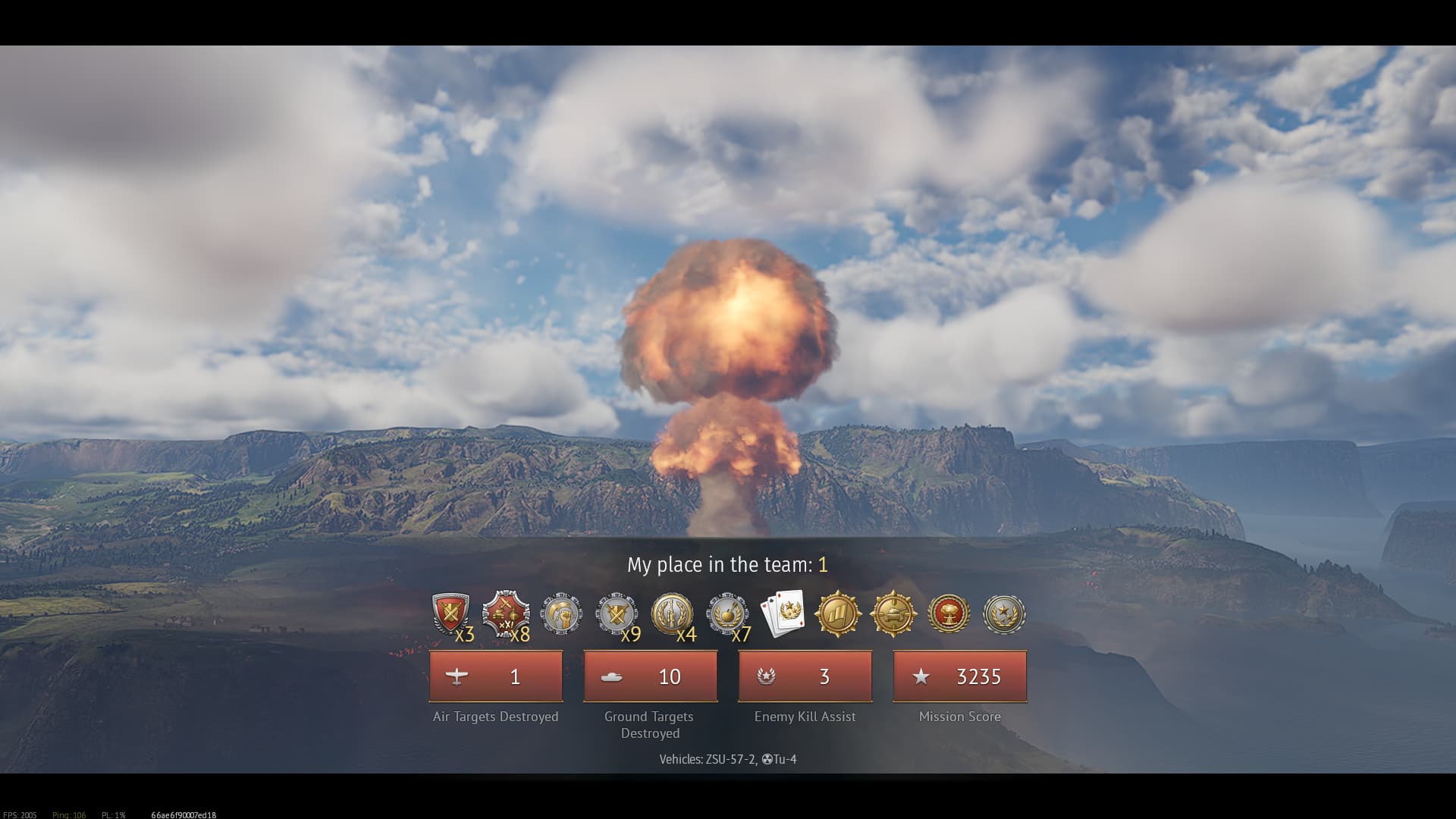Inspect the gold rifle laurel medal x4
Image resolution: width=1456 pixels, height=819 pixels.
(x=672, y=613)
